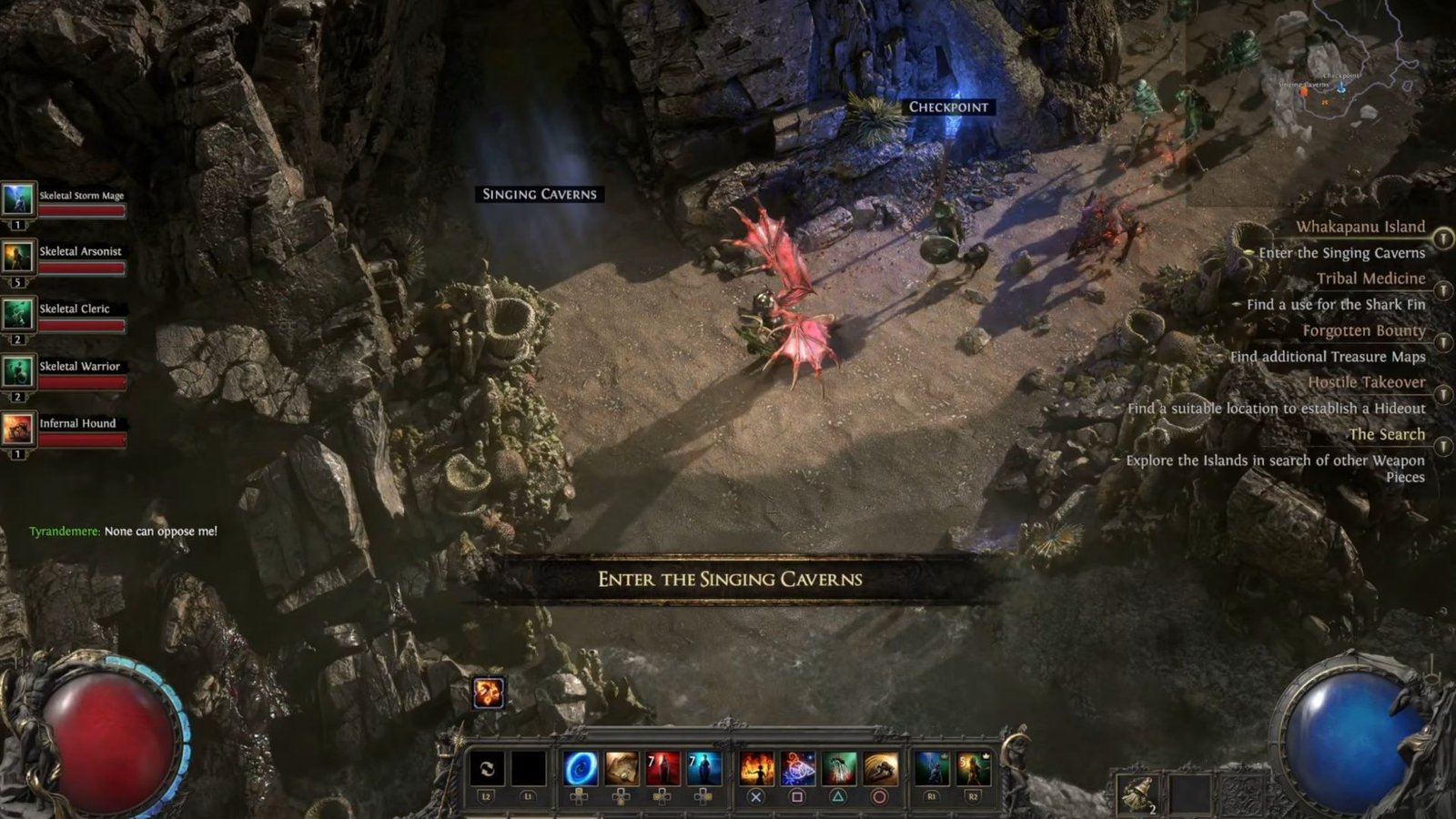Select the Skeletal Cleric minion icon
Image resolution: width=1456 pixels, height=819 pixels.
coord(17,313)
